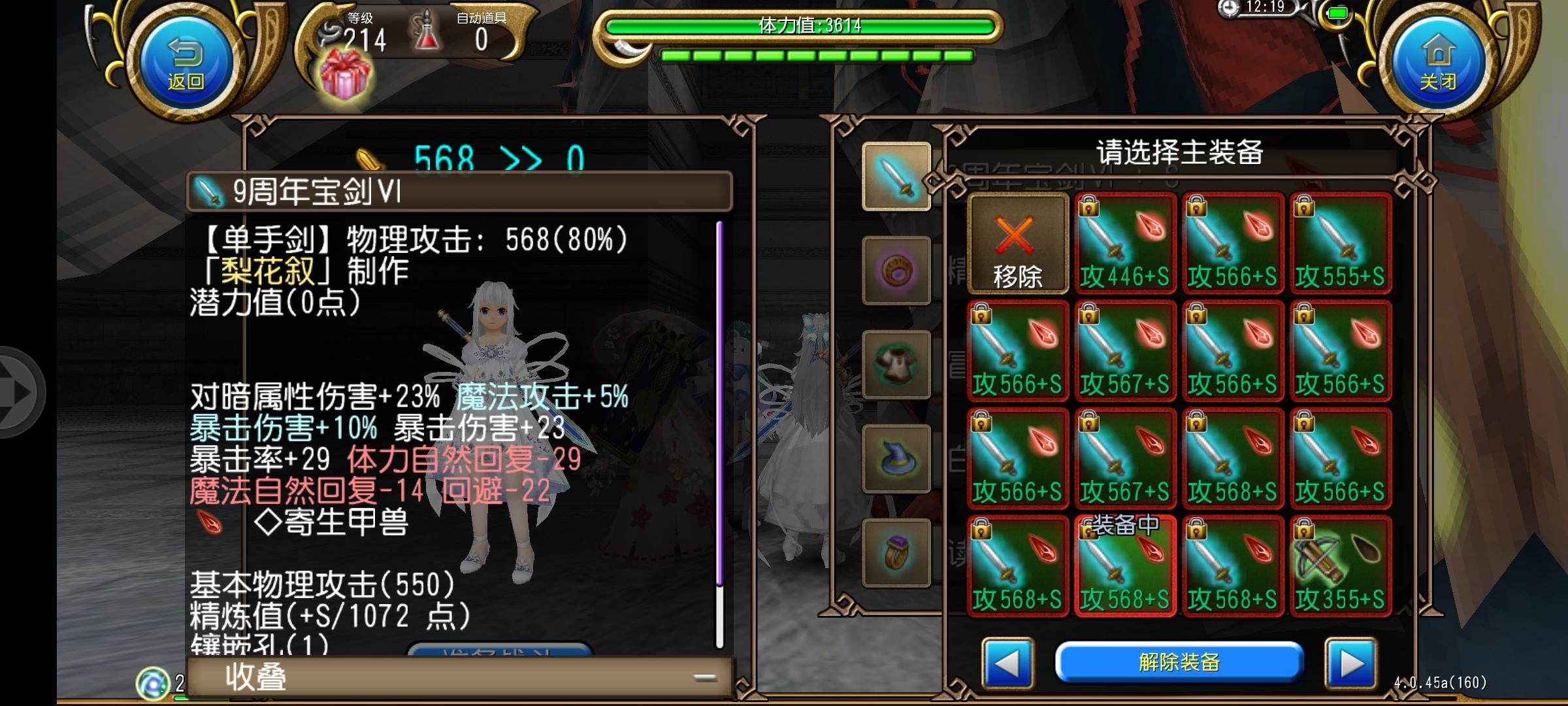Select the circular amulet category icon

896,271
